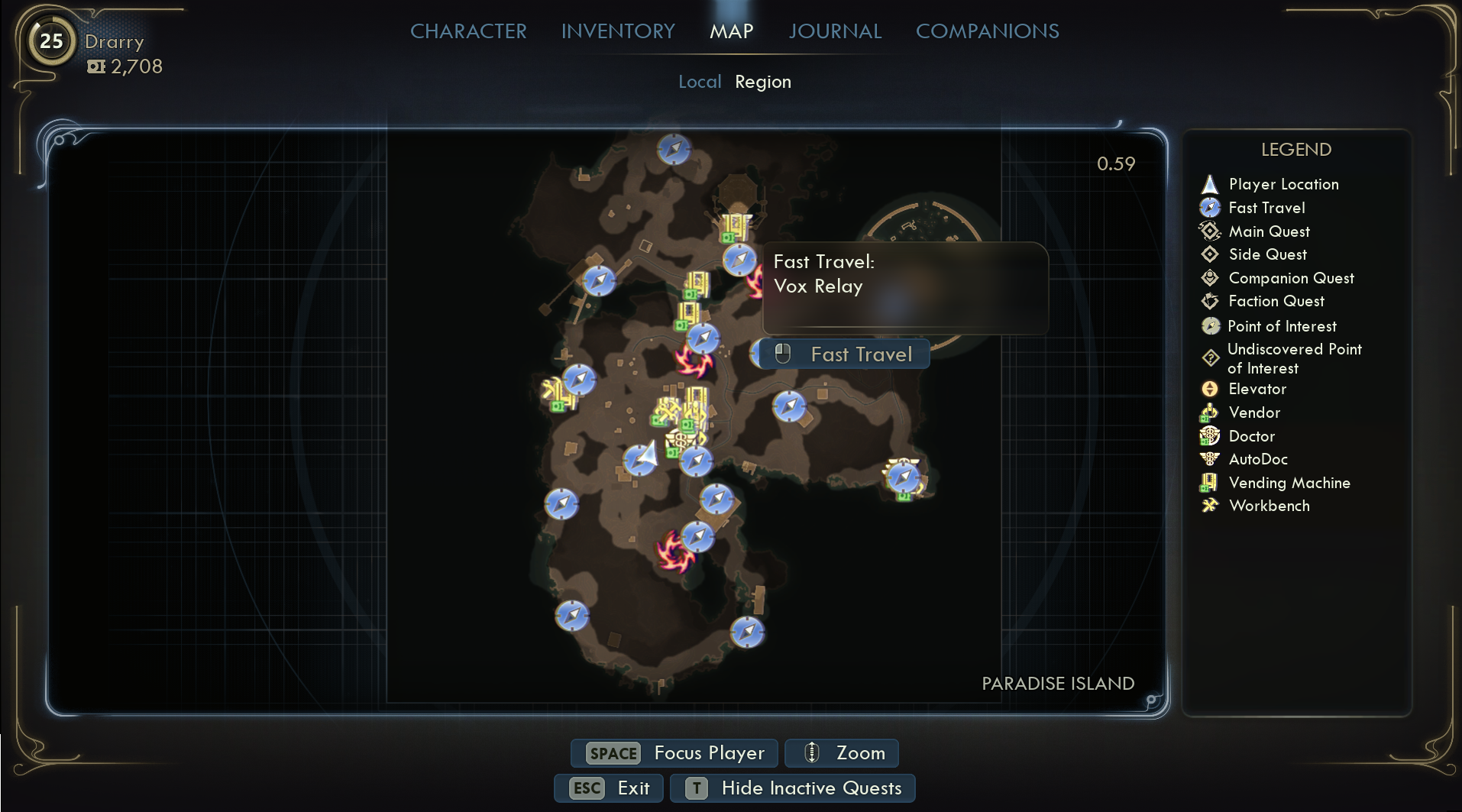Select the Region map view

pyautogui.click(x=762, y=82)
